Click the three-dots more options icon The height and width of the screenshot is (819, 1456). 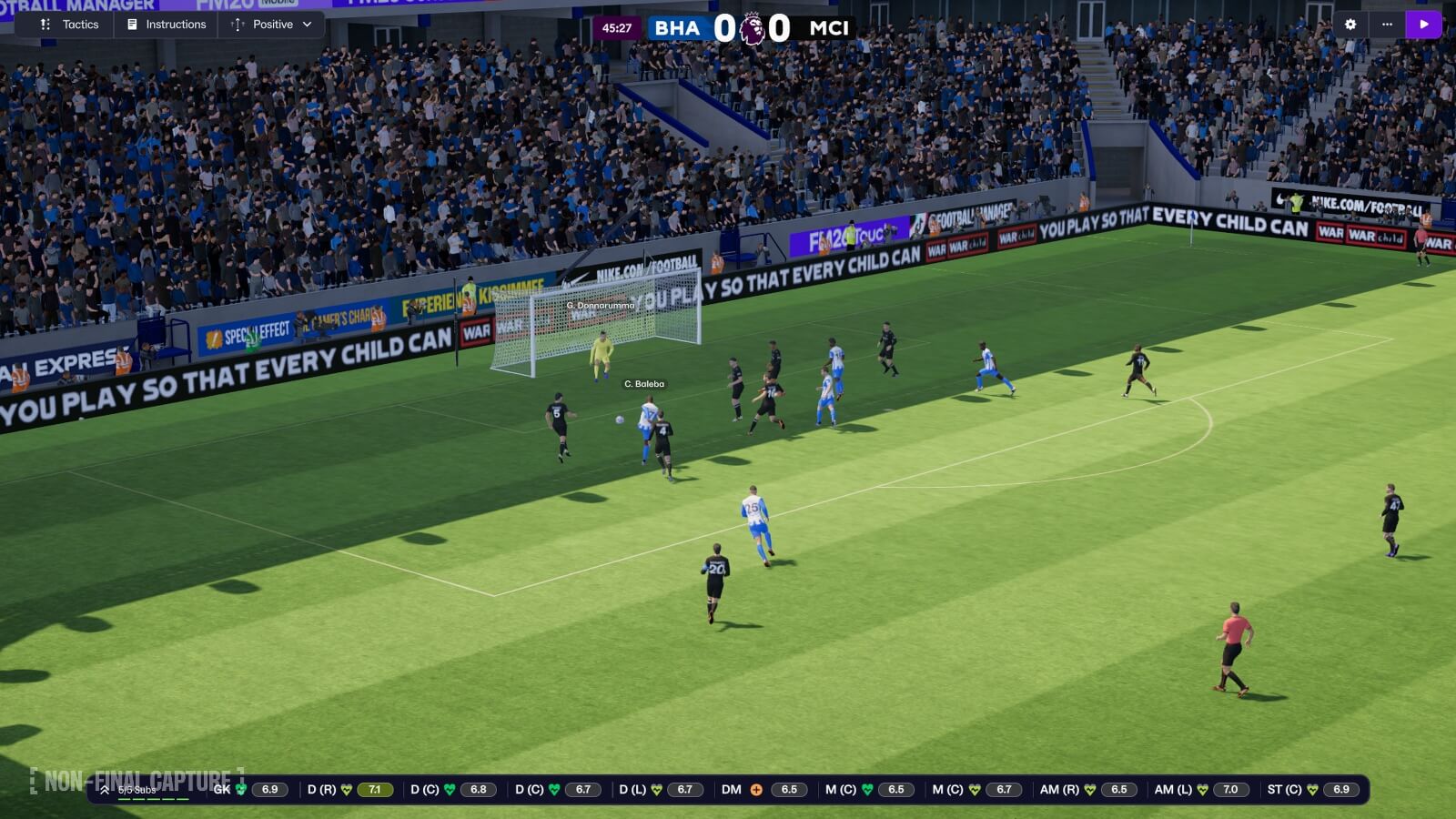click(1387, 25)
